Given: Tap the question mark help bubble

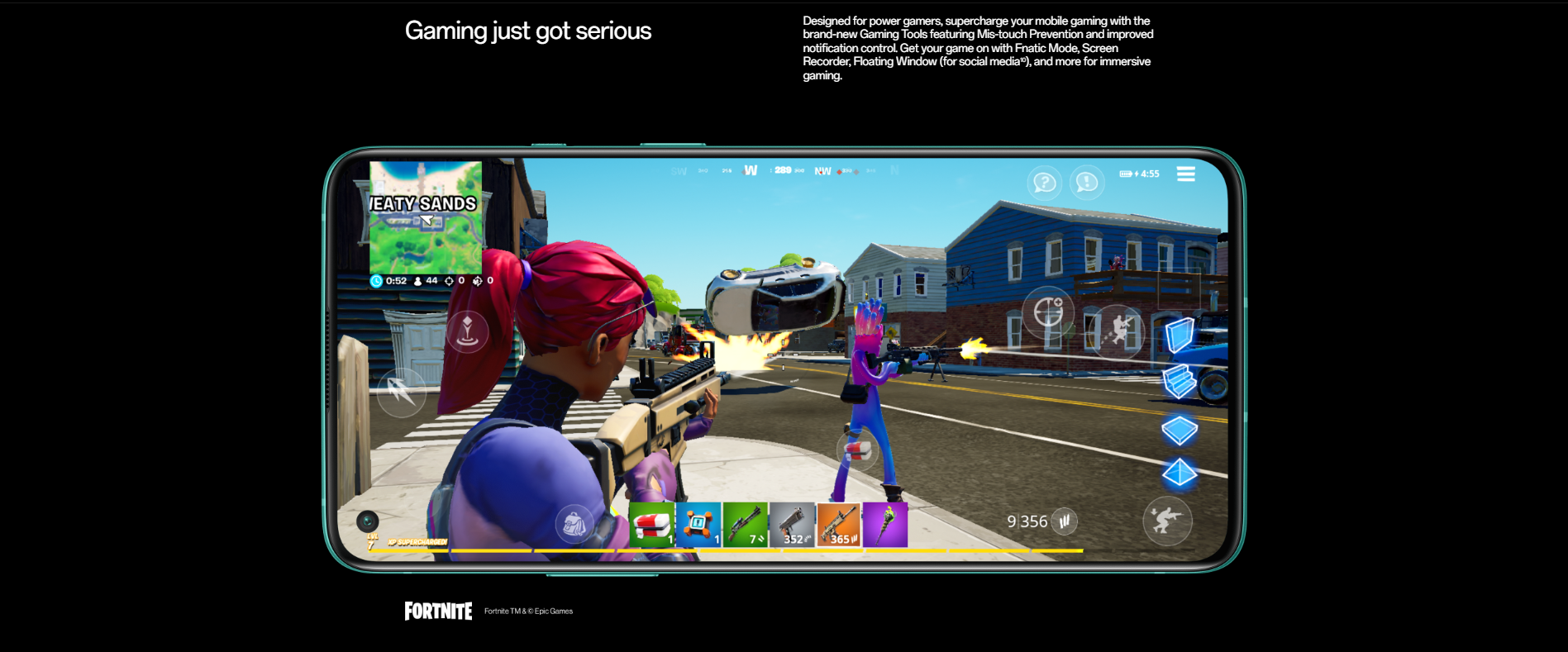Looking at the screenshot, I should click(x=1045, y=182).
